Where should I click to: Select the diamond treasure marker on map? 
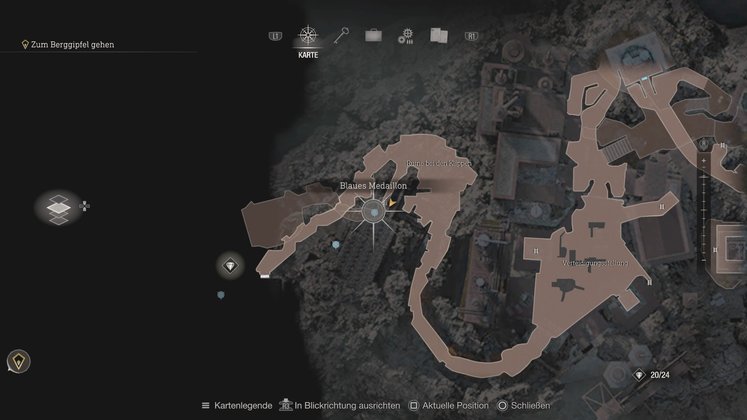click(x=231, y=265)
